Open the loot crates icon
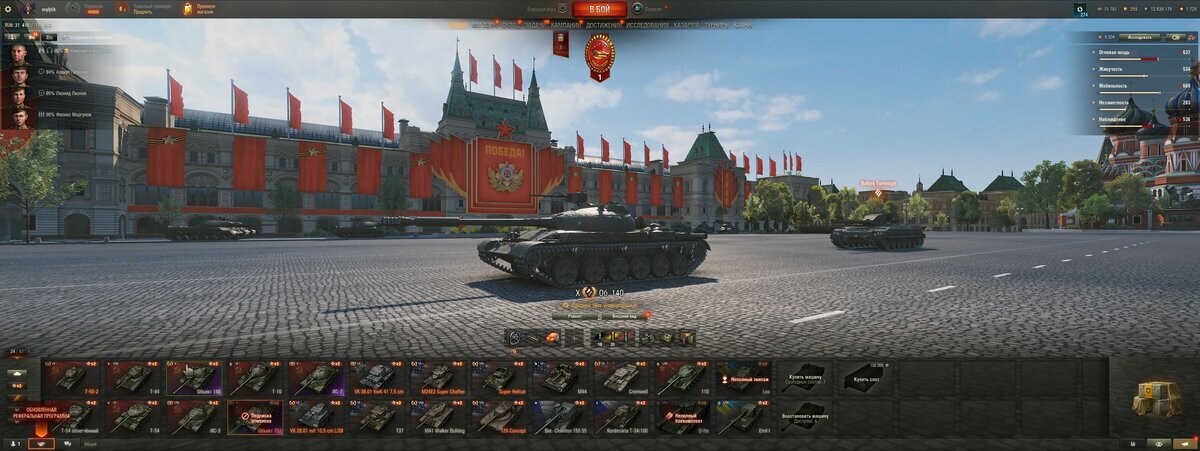 point(1156,397)
